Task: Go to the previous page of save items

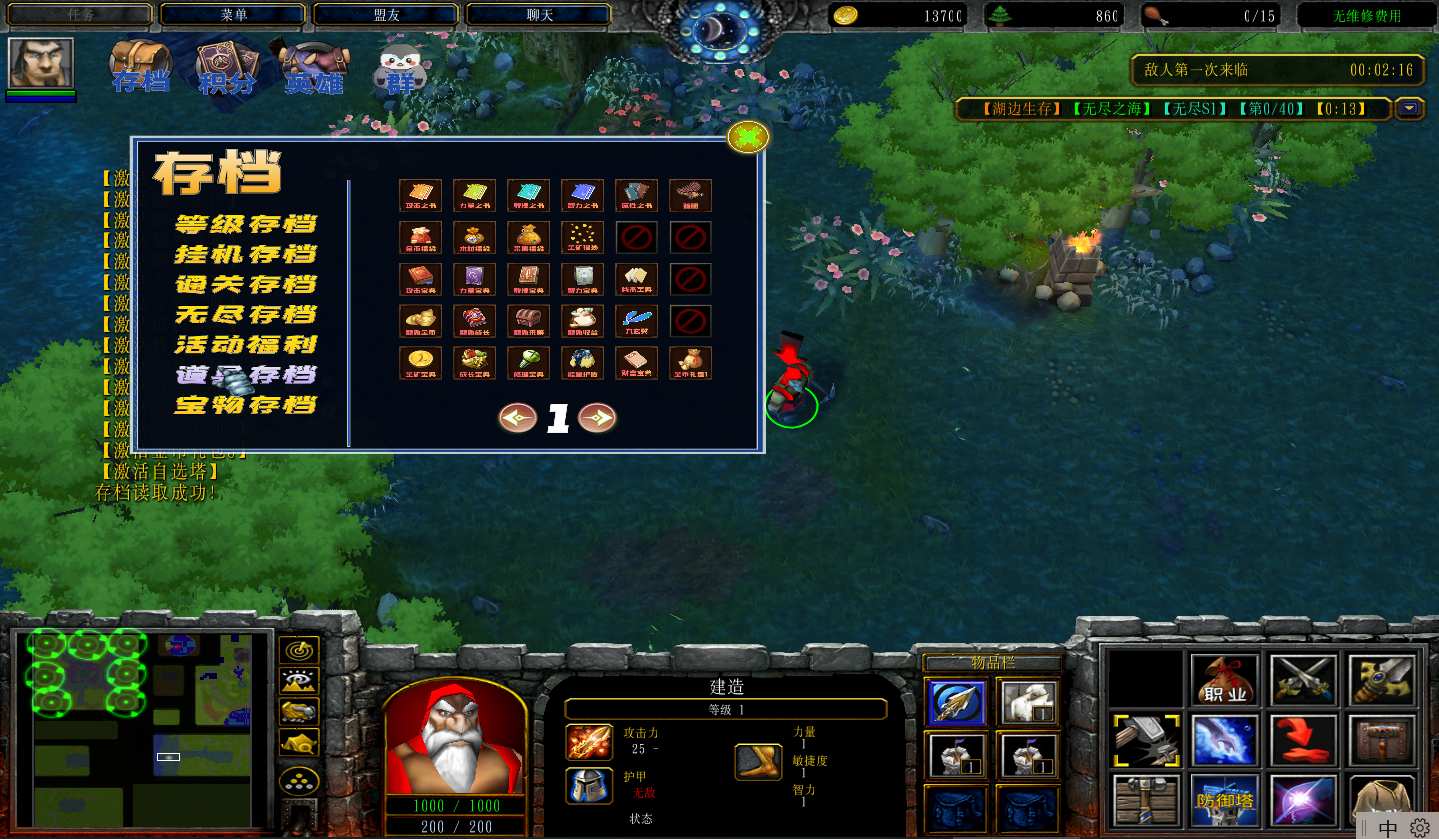Action: coord(518,418)
